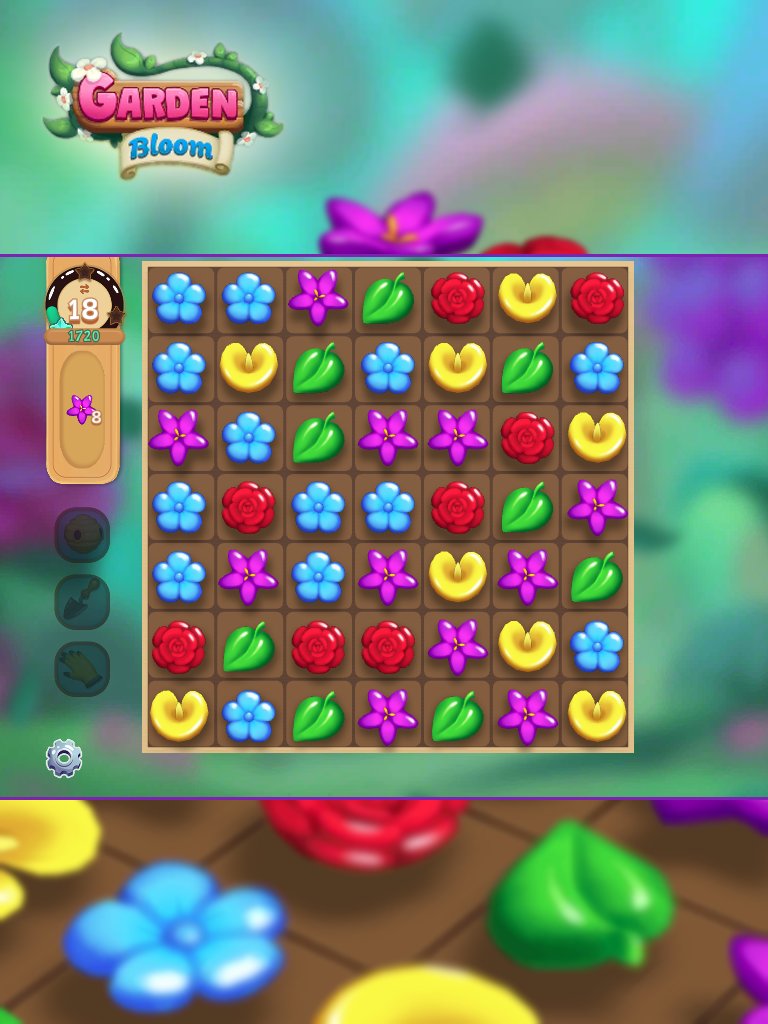Pick the green leaf in the top row
The height and width of the screenshot is (1024, 768).
pyautogui.click(x=388, y=298)
